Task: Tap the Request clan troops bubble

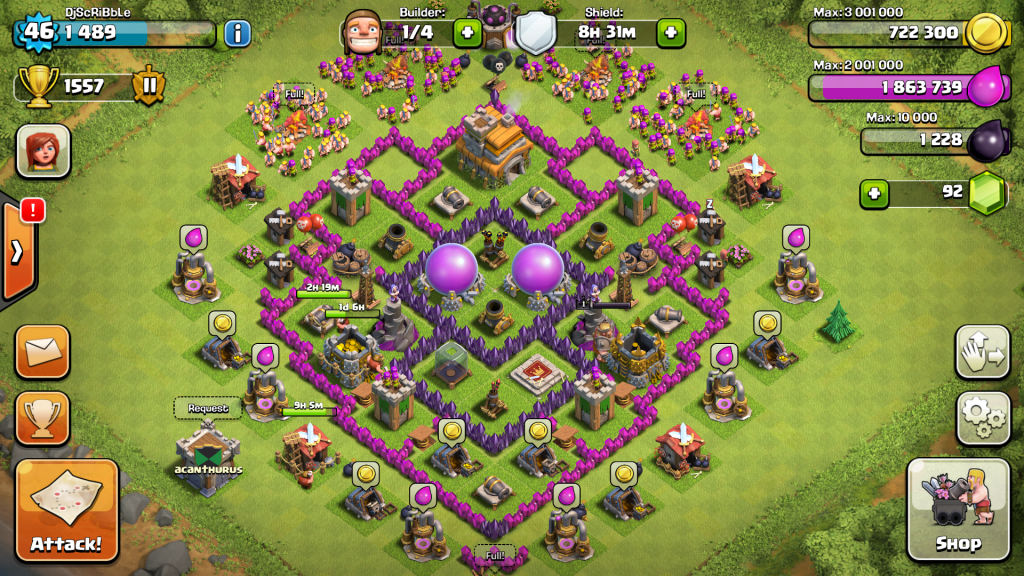Action: coord(208,408)
